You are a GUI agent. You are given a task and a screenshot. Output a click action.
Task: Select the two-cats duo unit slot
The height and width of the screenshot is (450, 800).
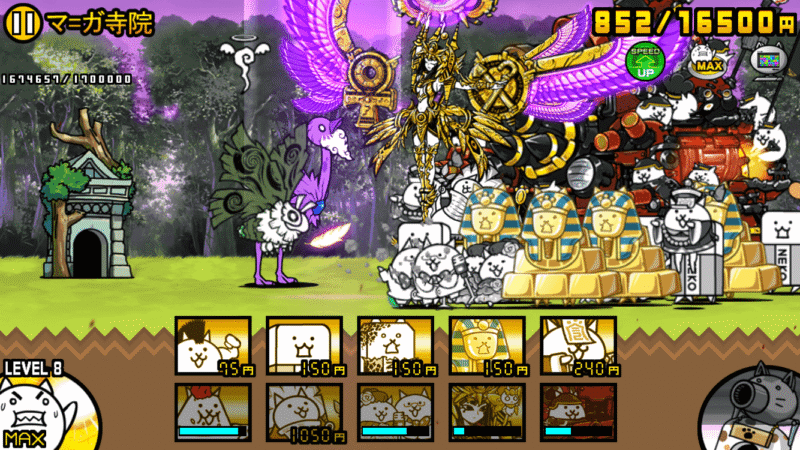click(x=395, y=412)
